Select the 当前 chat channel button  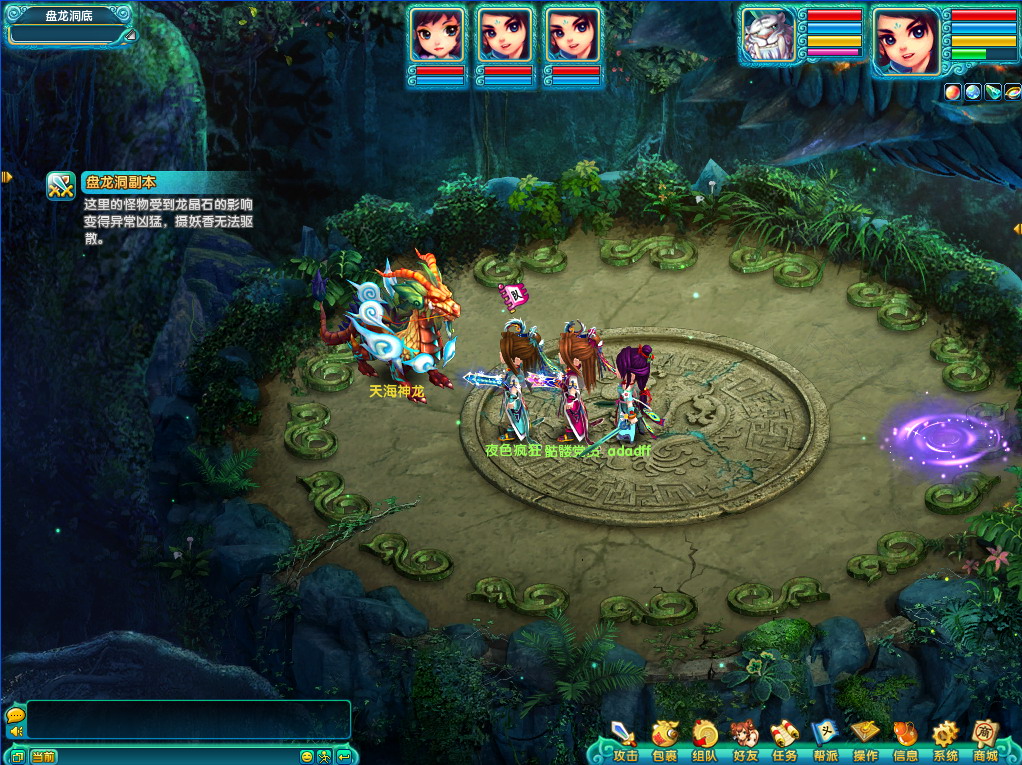43,756
